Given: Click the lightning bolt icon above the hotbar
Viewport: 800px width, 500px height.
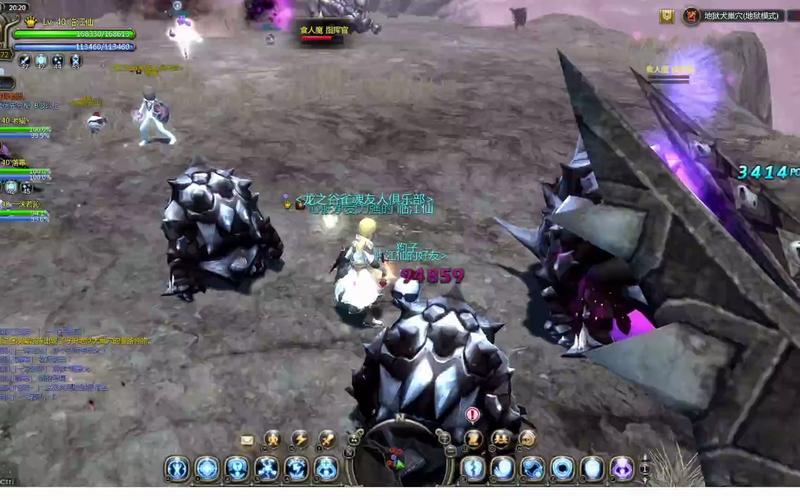Looking at the screenshot, I should click(x=299, y=440).
